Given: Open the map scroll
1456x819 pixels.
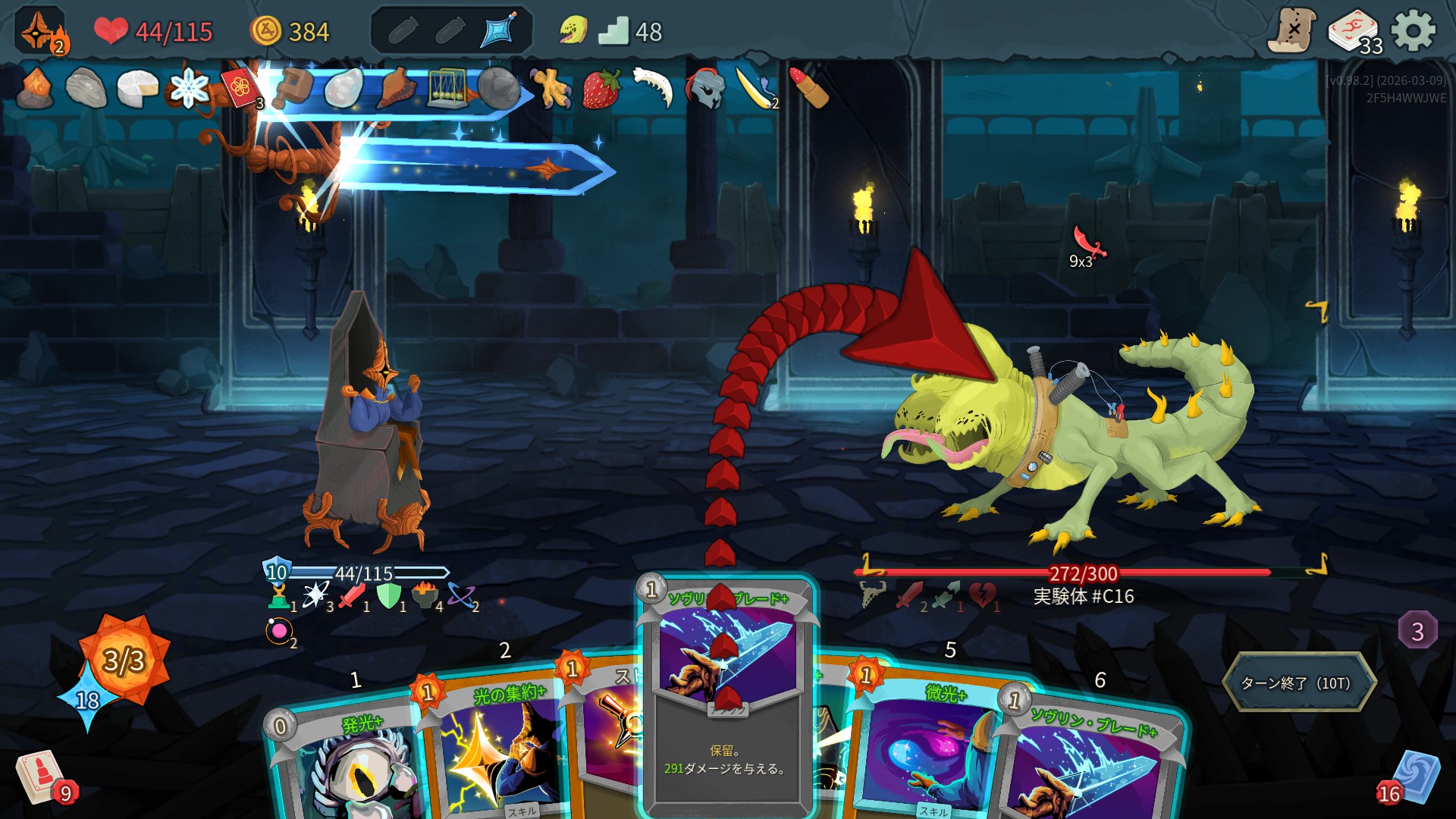Looking at the screenshot, I should 1292,30.
